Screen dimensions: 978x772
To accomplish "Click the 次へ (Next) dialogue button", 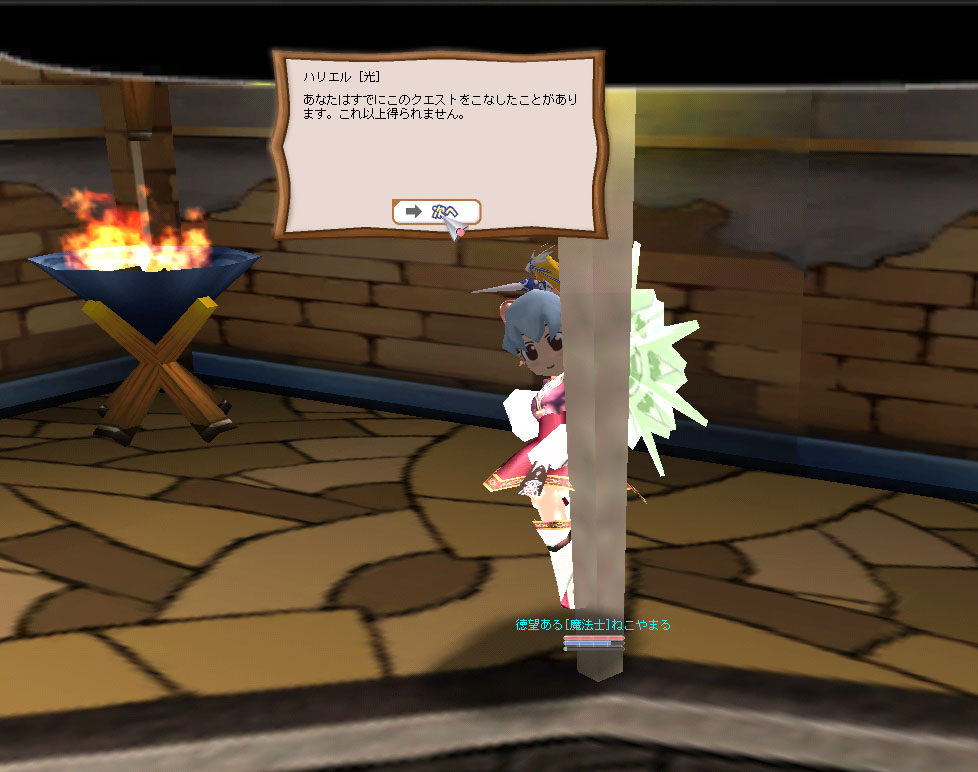I will point(436,212).
